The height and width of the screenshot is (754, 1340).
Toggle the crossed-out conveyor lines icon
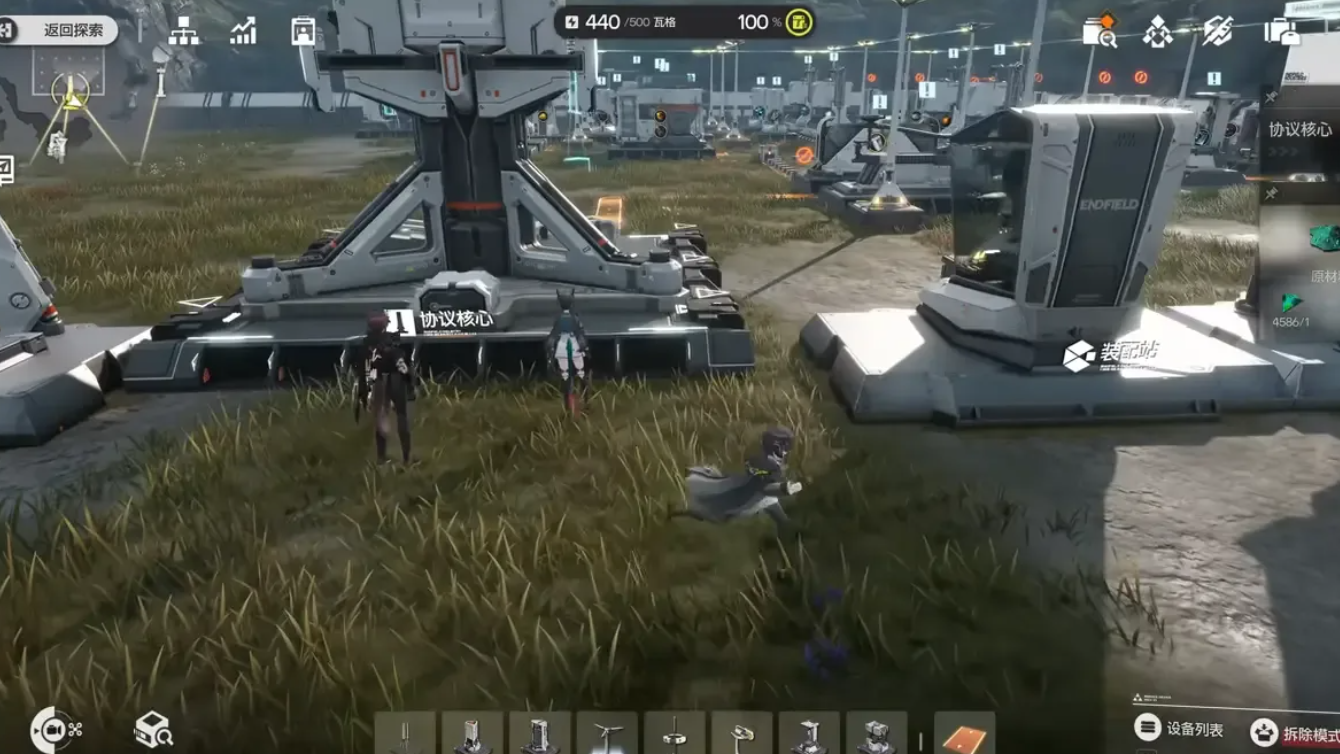[1217, 32]
